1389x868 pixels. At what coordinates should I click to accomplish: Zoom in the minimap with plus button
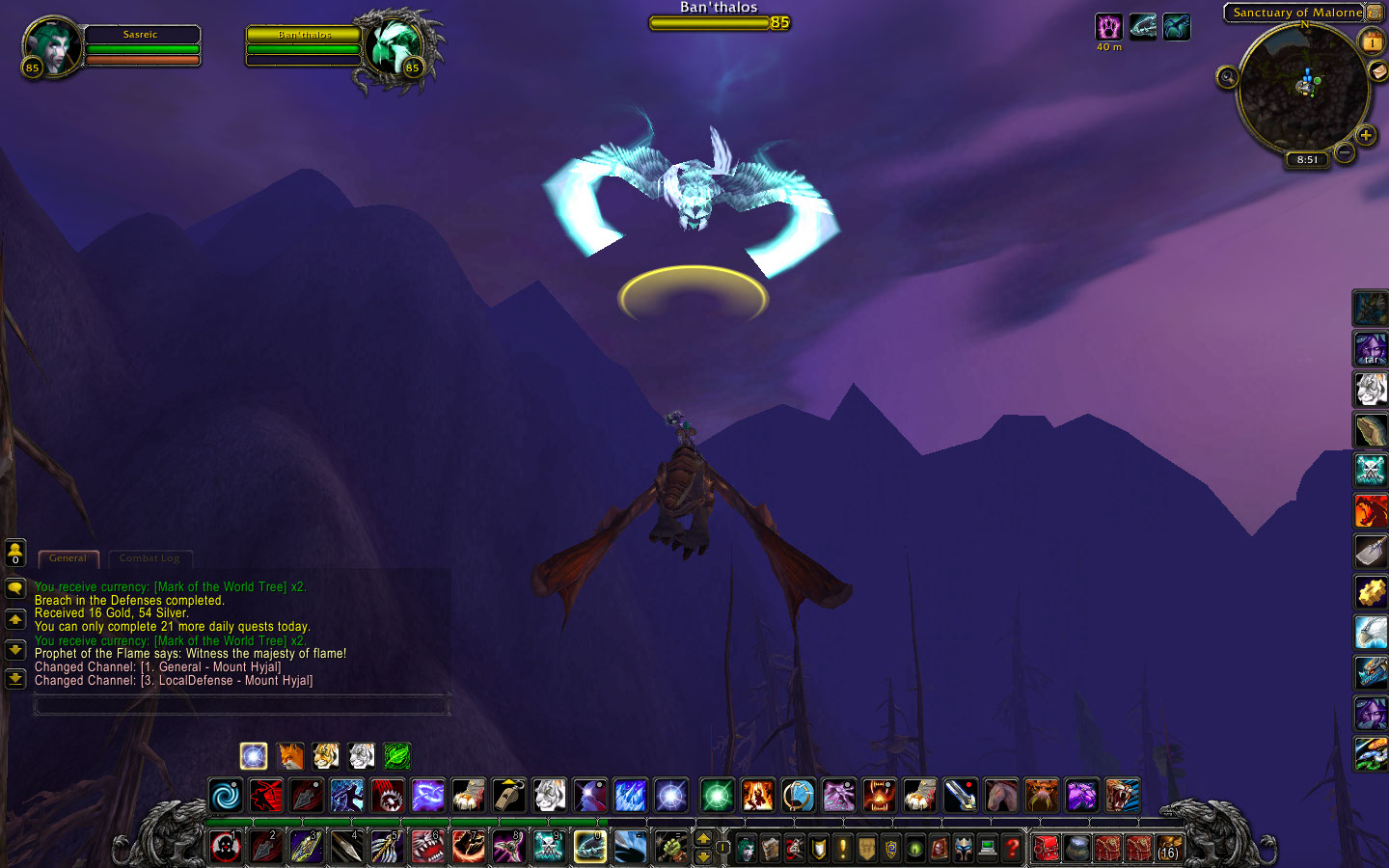pyautogui.click(x=1366, y=136)
